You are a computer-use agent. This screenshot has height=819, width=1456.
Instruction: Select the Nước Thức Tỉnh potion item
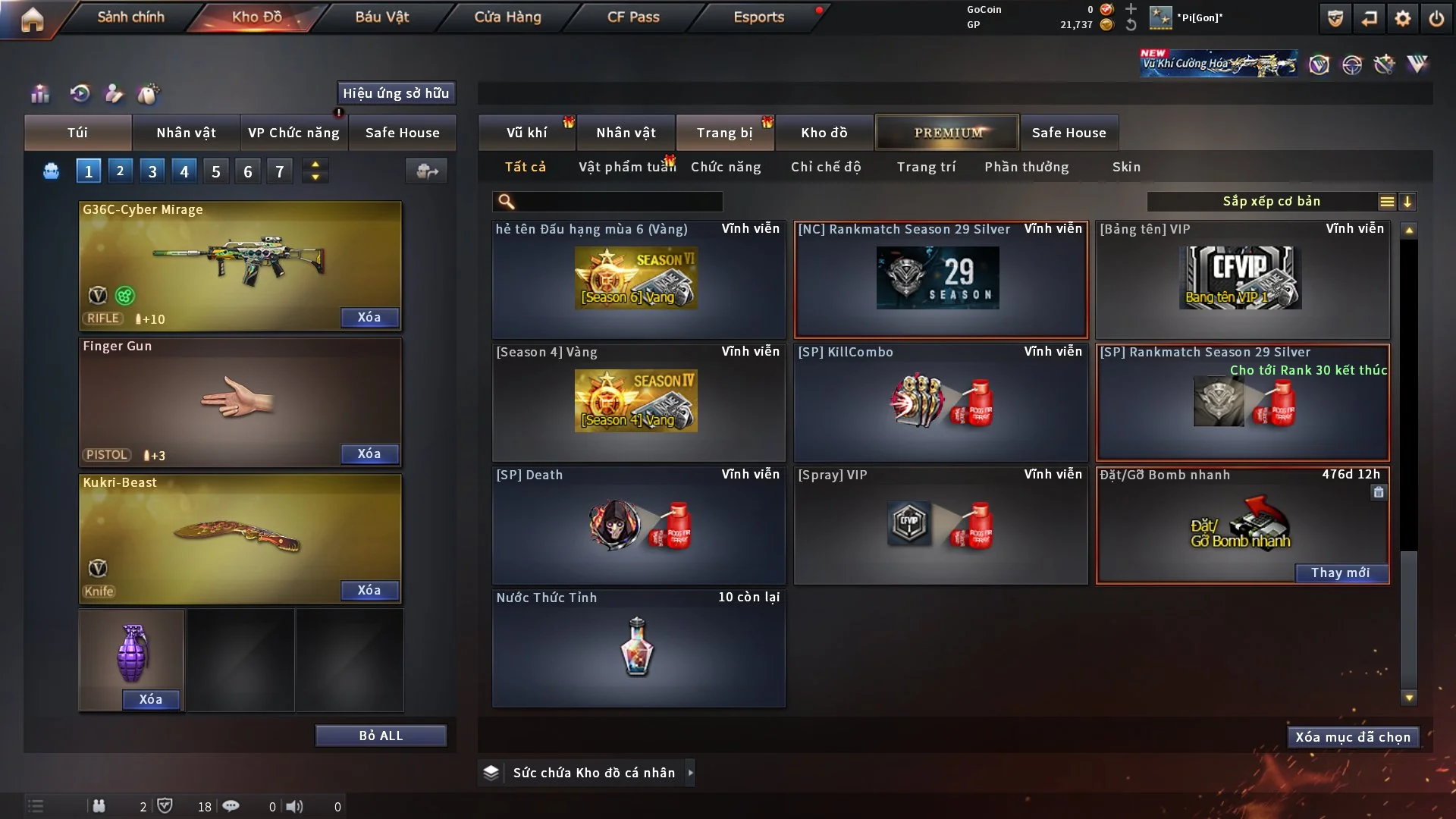click(638, 648)
